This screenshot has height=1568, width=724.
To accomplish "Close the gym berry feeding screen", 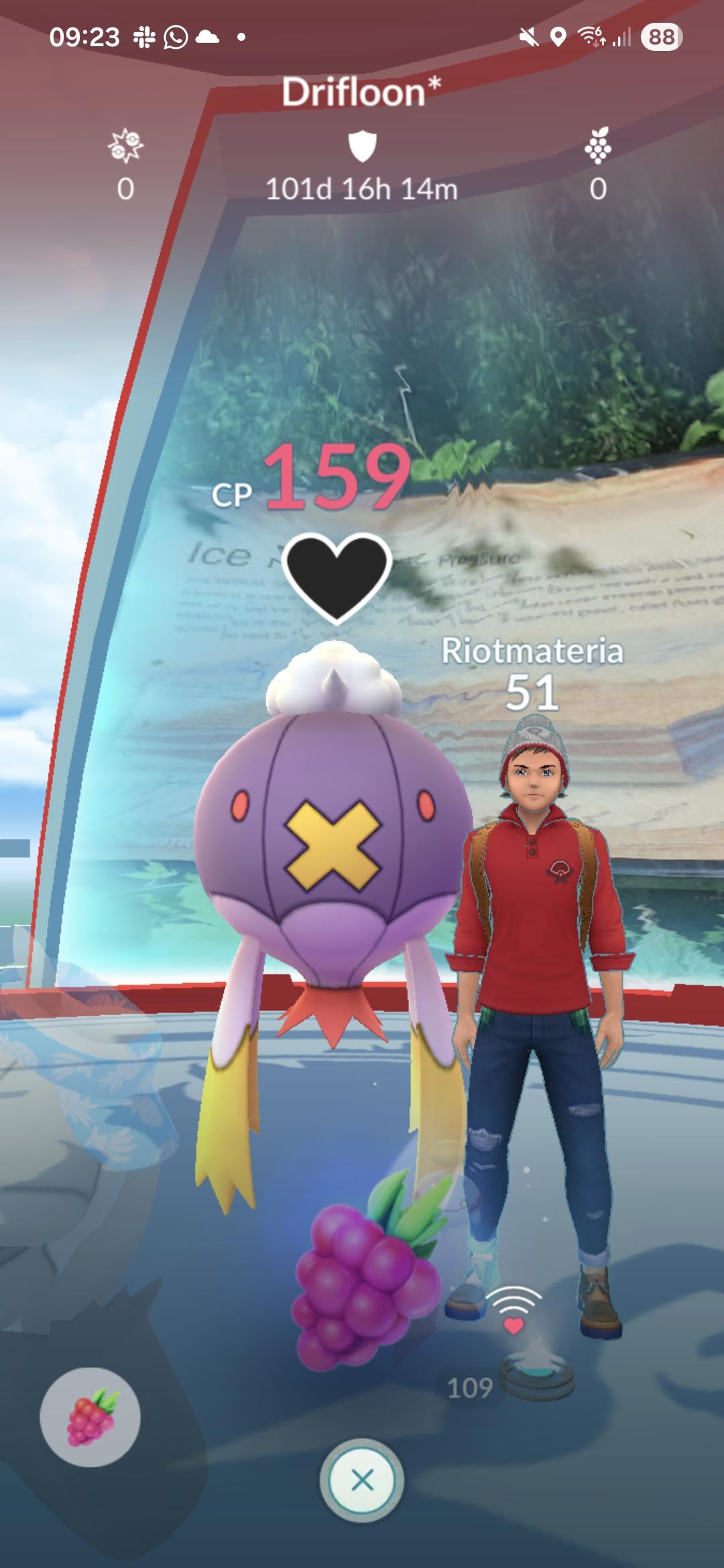I will (362, 1479).
